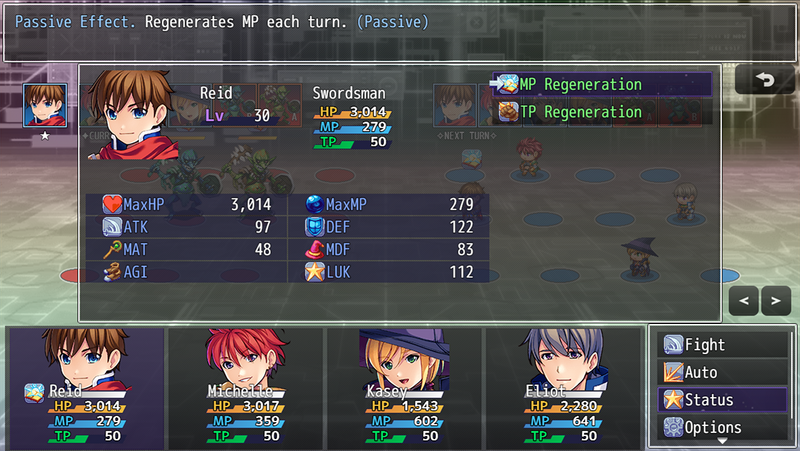Show the previous character's status

745,299
